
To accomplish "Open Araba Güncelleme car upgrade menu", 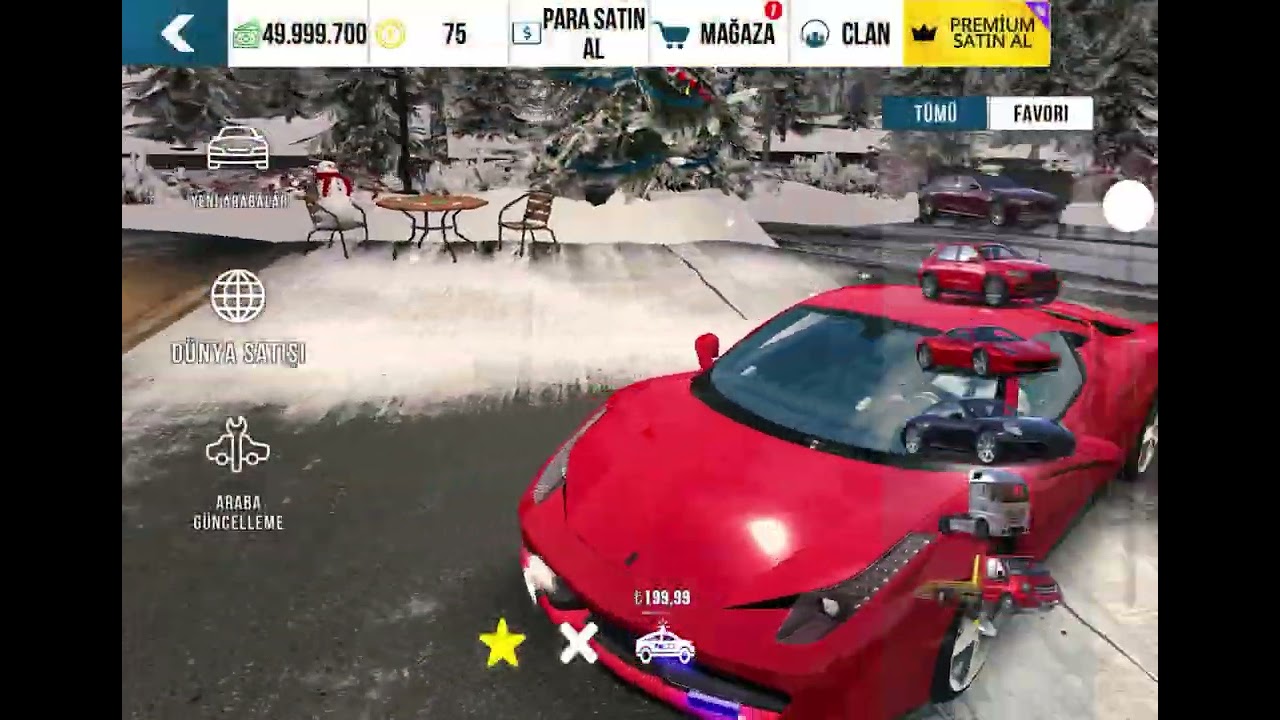I will (238, 472).
